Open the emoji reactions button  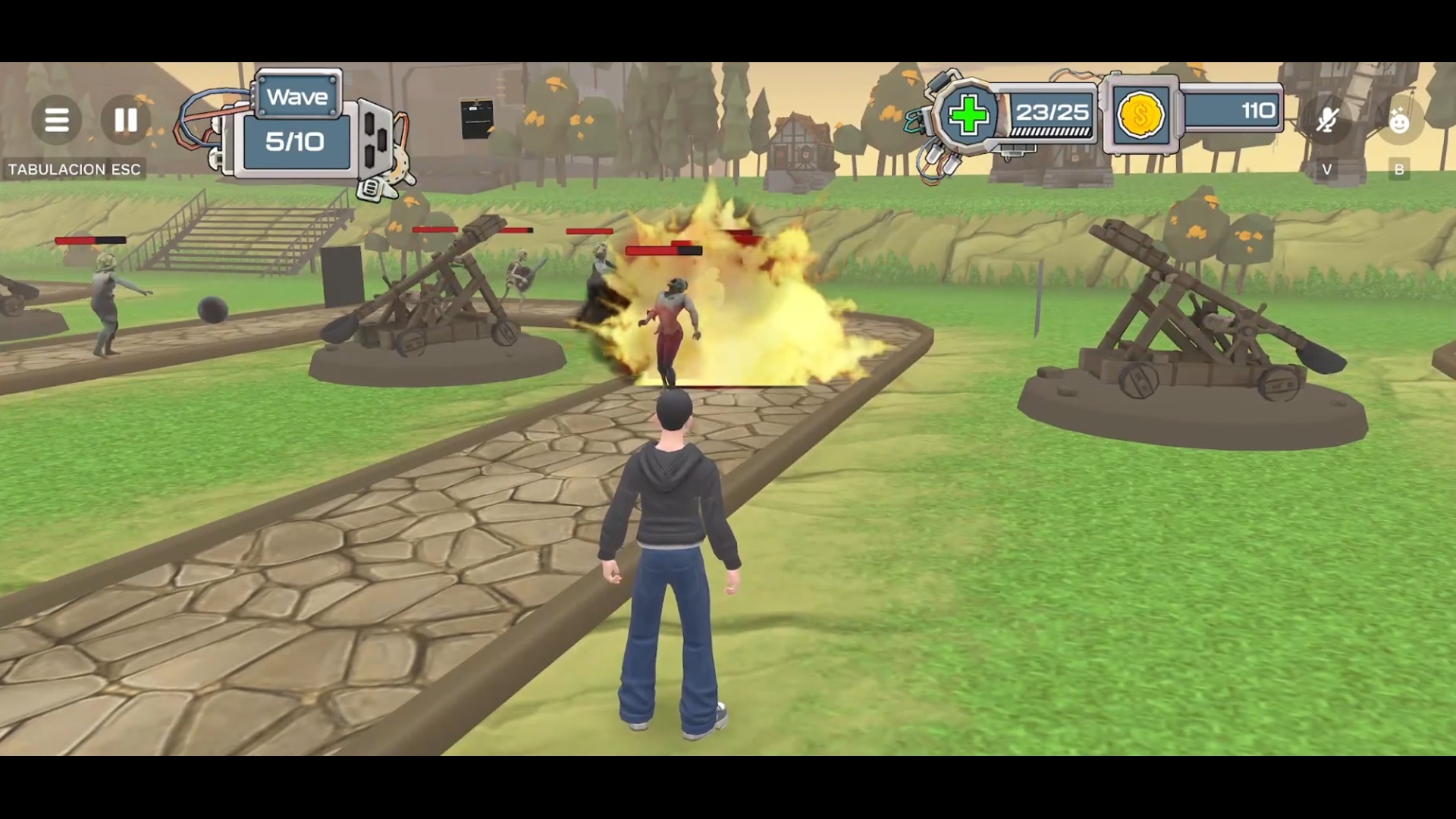[x=1399, y=120]
